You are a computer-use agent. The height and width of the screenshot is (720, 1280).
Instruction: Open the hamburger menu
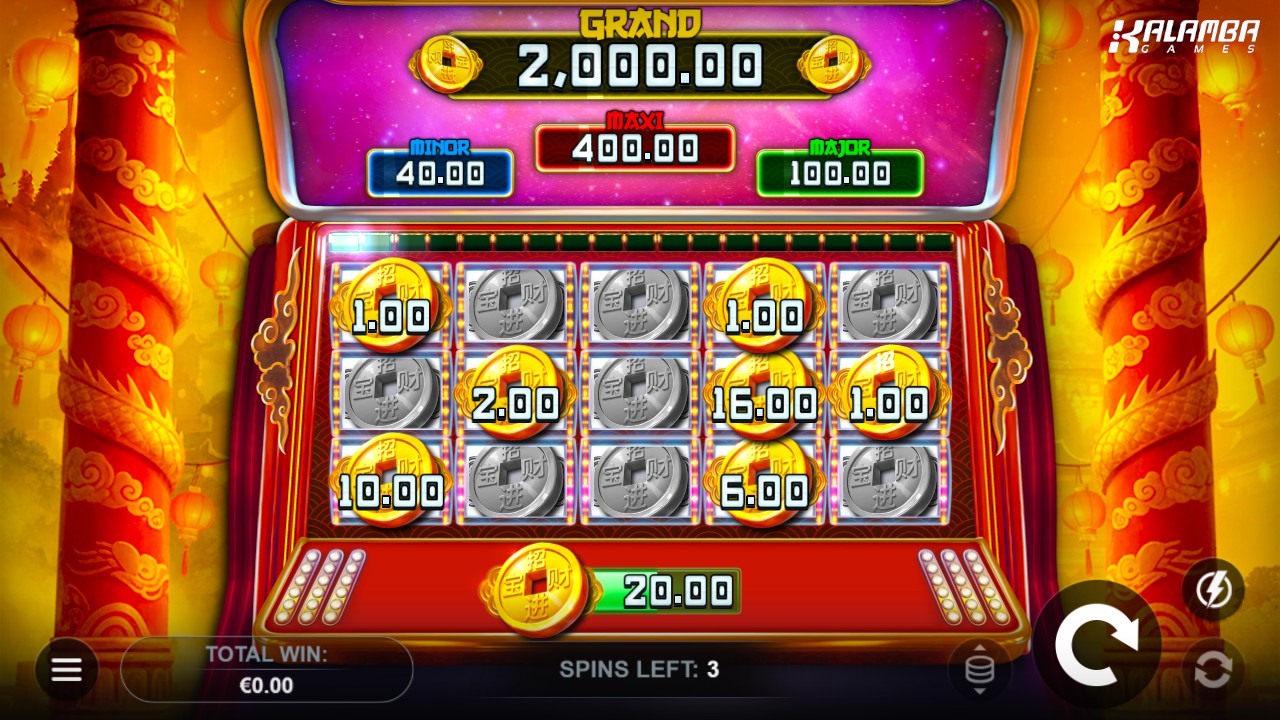pyautogui.click(x=67, y=669)
